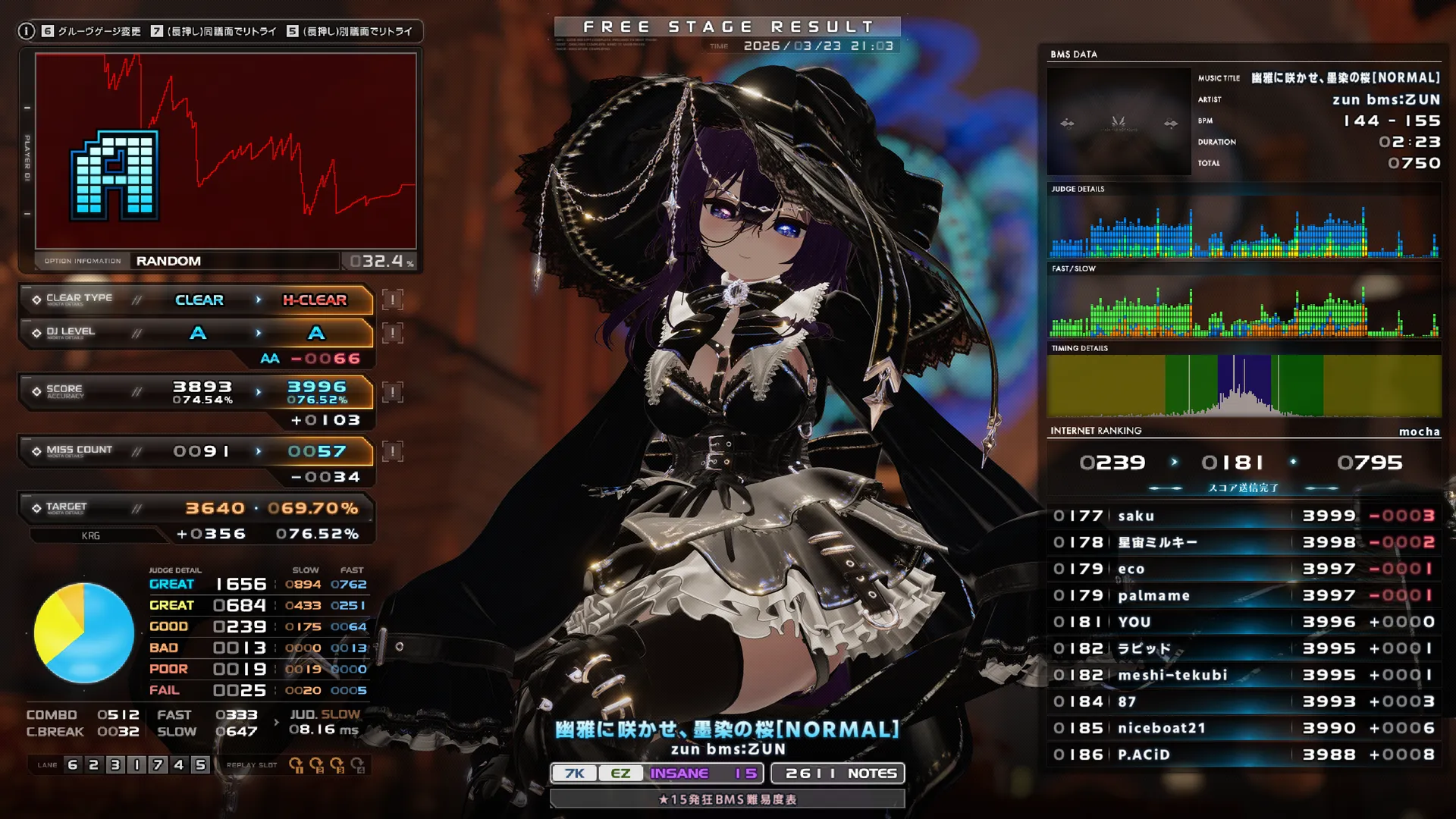Click the DJ LEVEL exclamation icon
1456x819 pixels.
tap(391, 332)
